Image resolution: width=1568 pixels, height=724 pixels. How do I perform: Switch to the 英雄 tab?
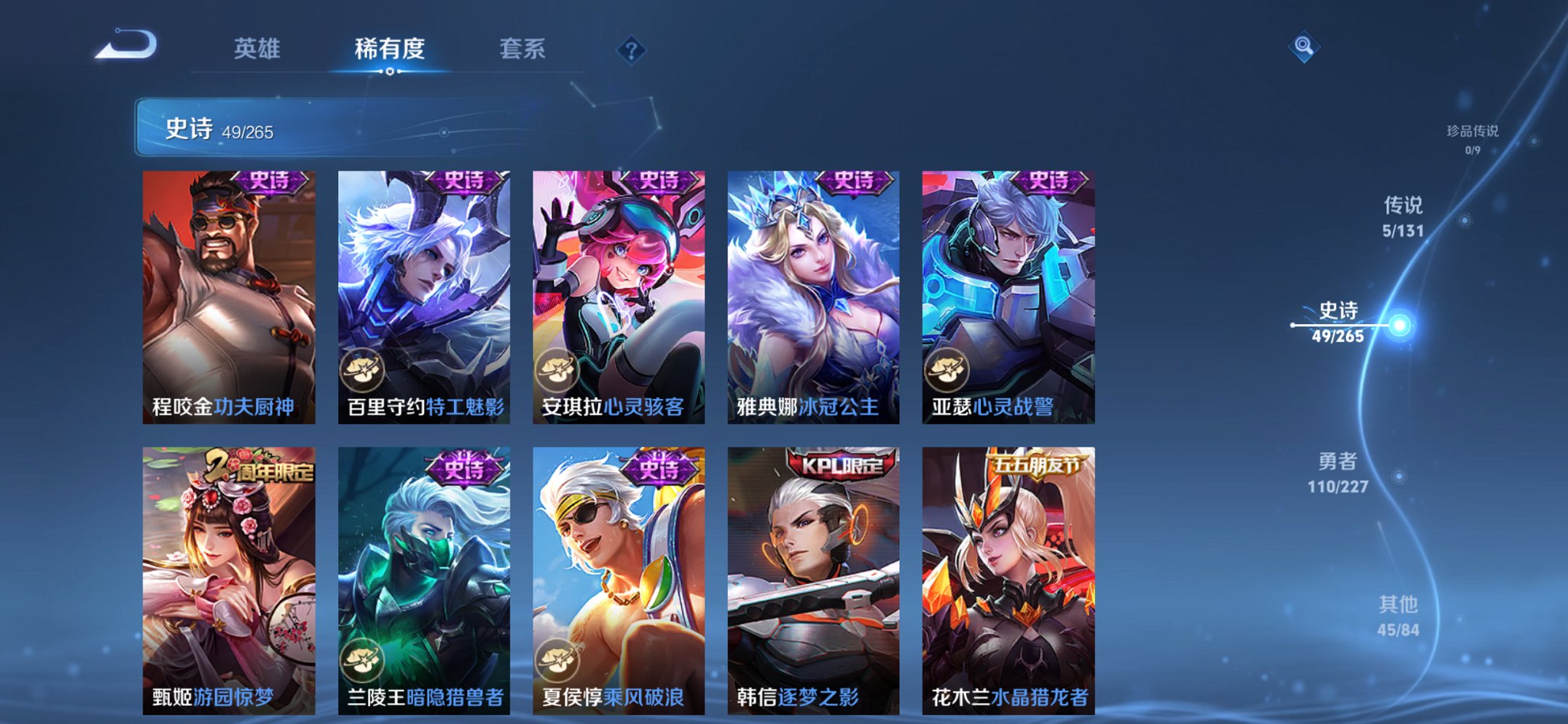[x=256, y=49]
